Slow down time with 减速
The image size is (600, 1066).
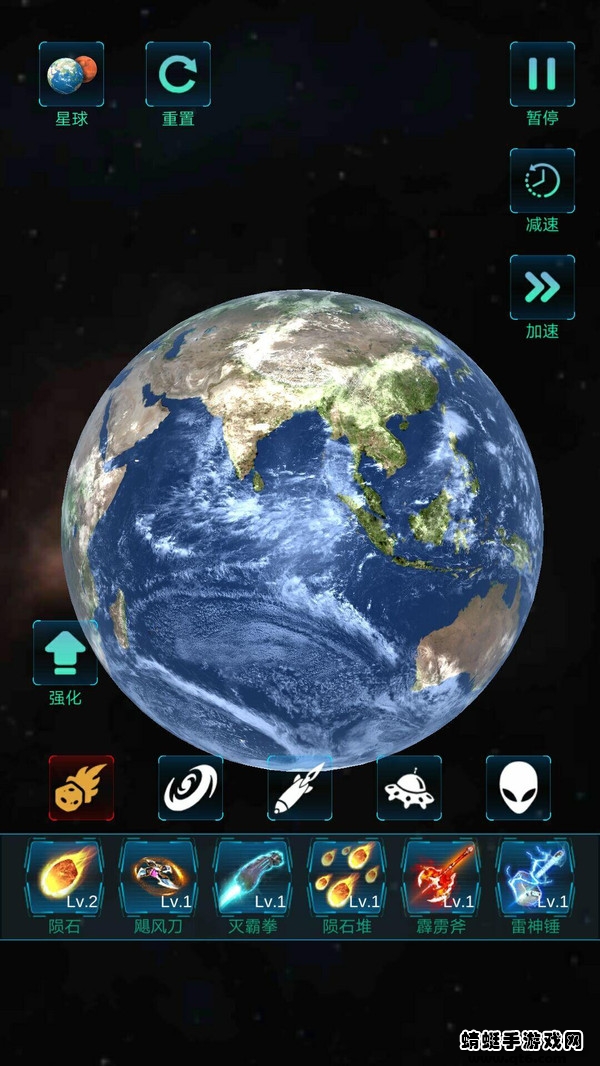(542, 181)
